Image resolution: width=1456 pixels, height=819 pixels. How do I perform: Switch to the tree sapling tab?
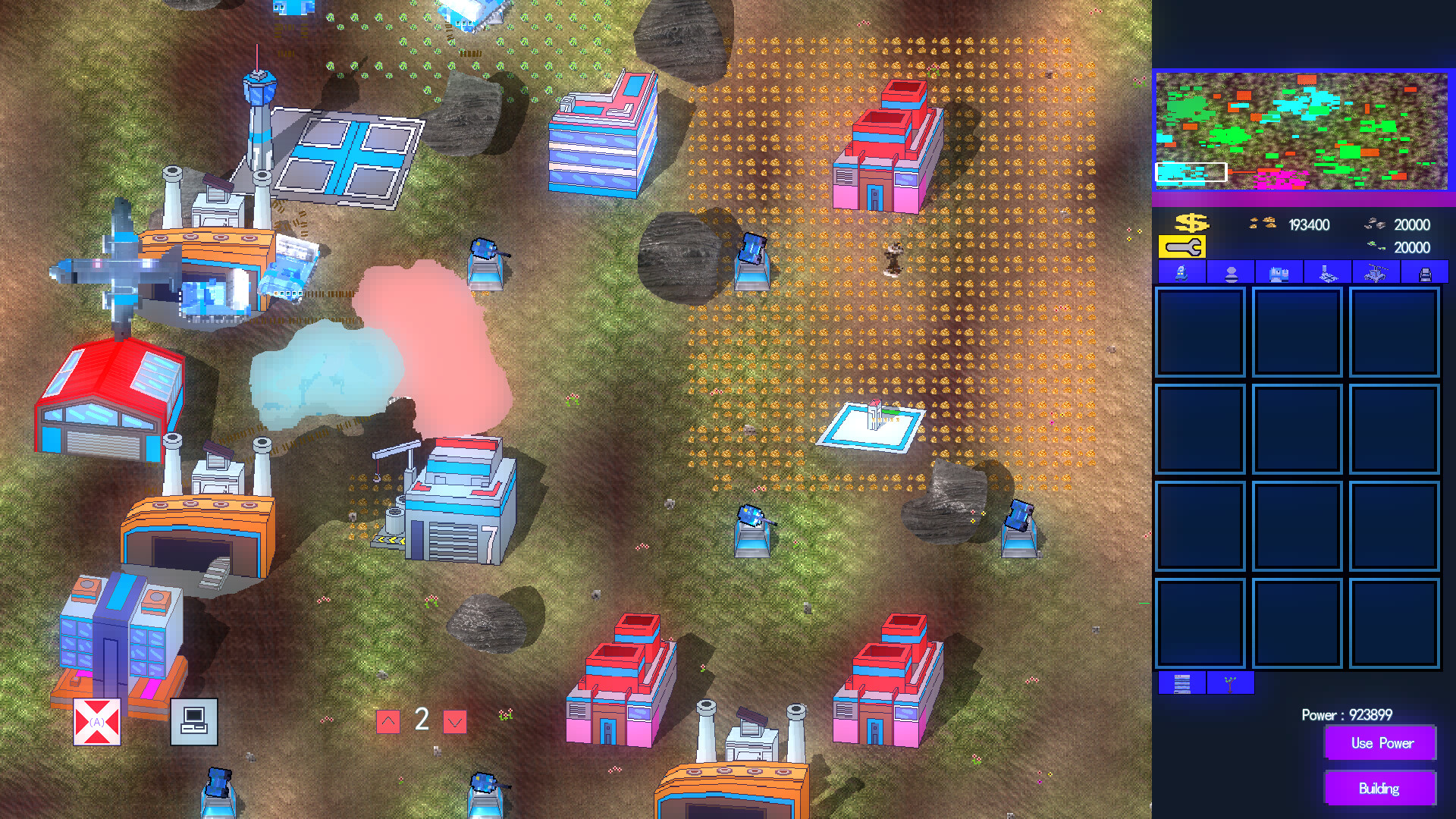(x=1231, y=683)
